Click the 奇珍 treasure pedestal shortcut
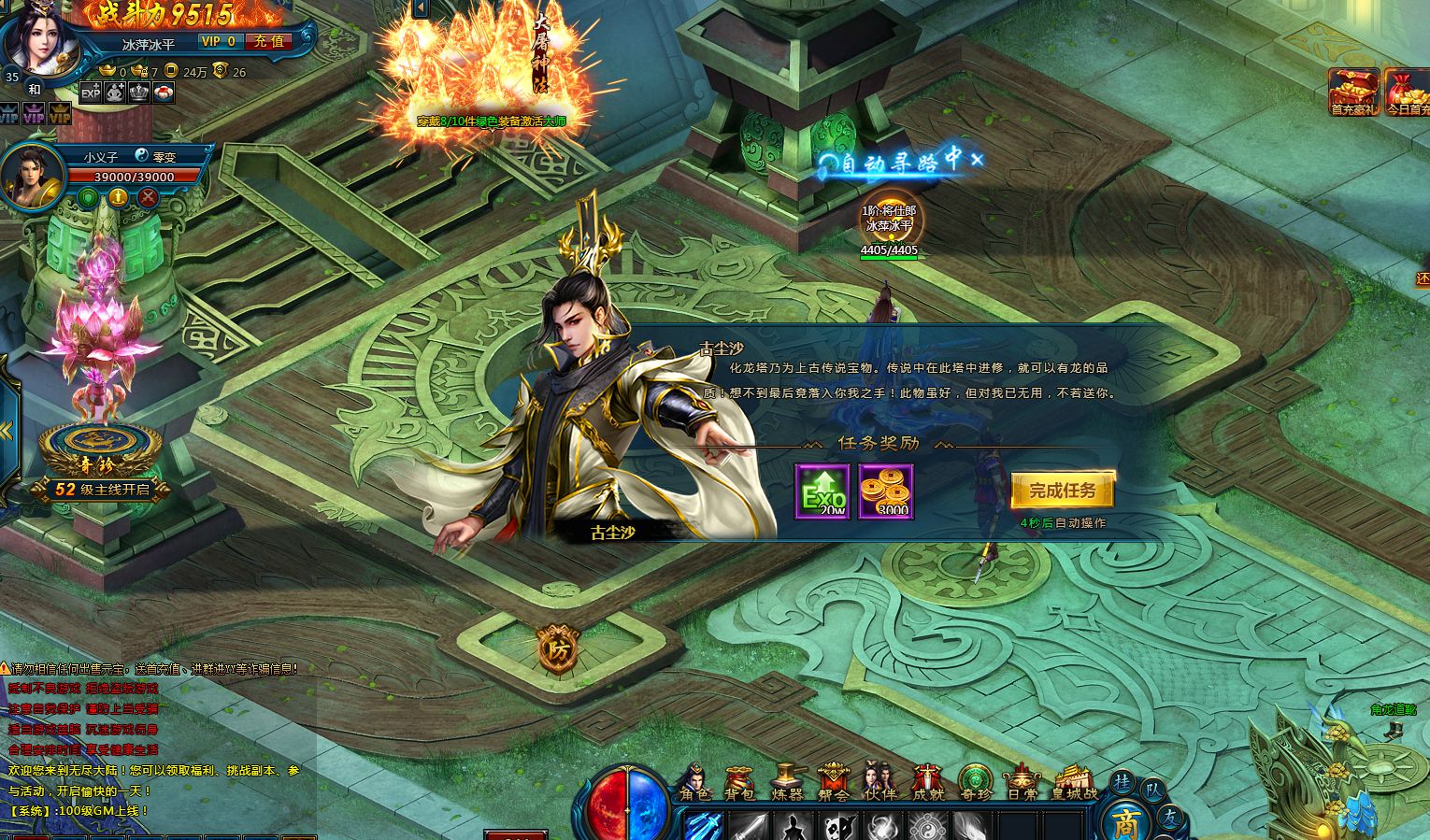The image size is (1430, 840). pos(100,448)
